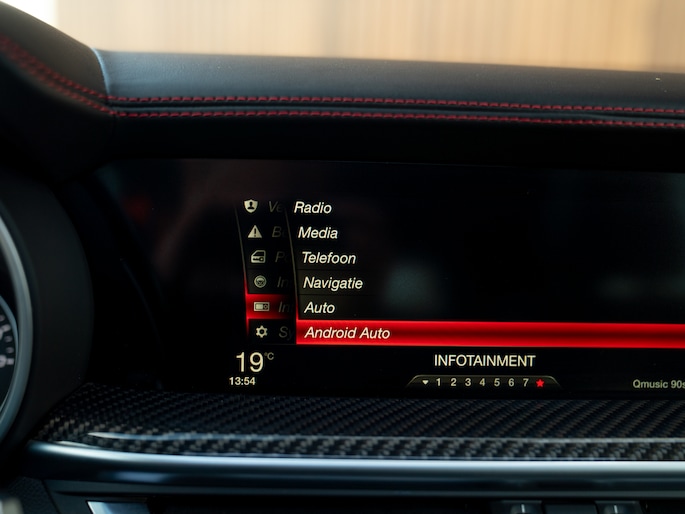The height and width of the screenshot is (514, 685).
Task: Select Media from the infotainment list
Action: coord(318,233)
